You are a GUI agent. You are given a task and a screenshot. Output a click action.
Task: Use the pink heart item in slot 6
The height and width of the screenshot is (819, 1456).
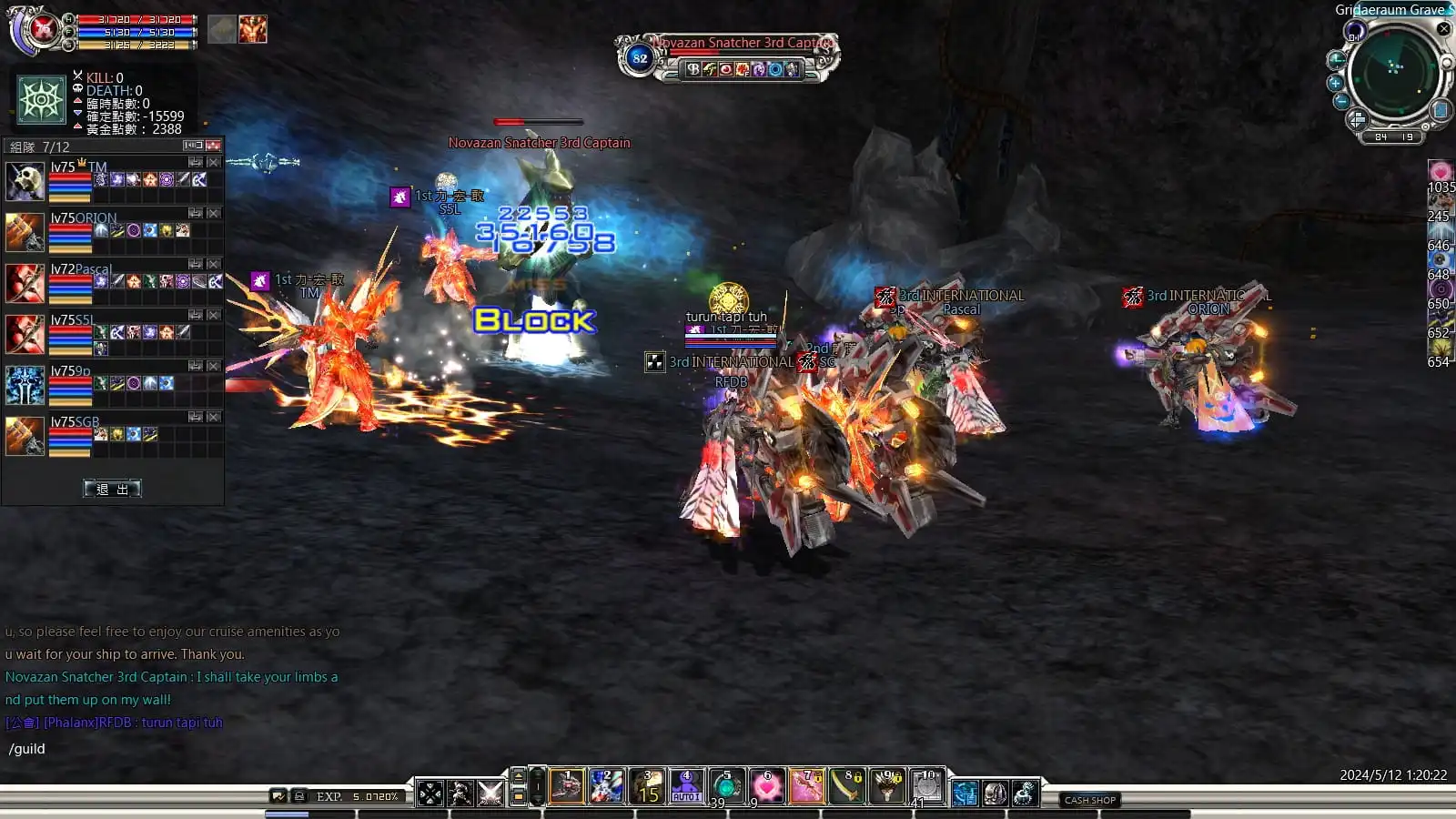coord(766,787)
